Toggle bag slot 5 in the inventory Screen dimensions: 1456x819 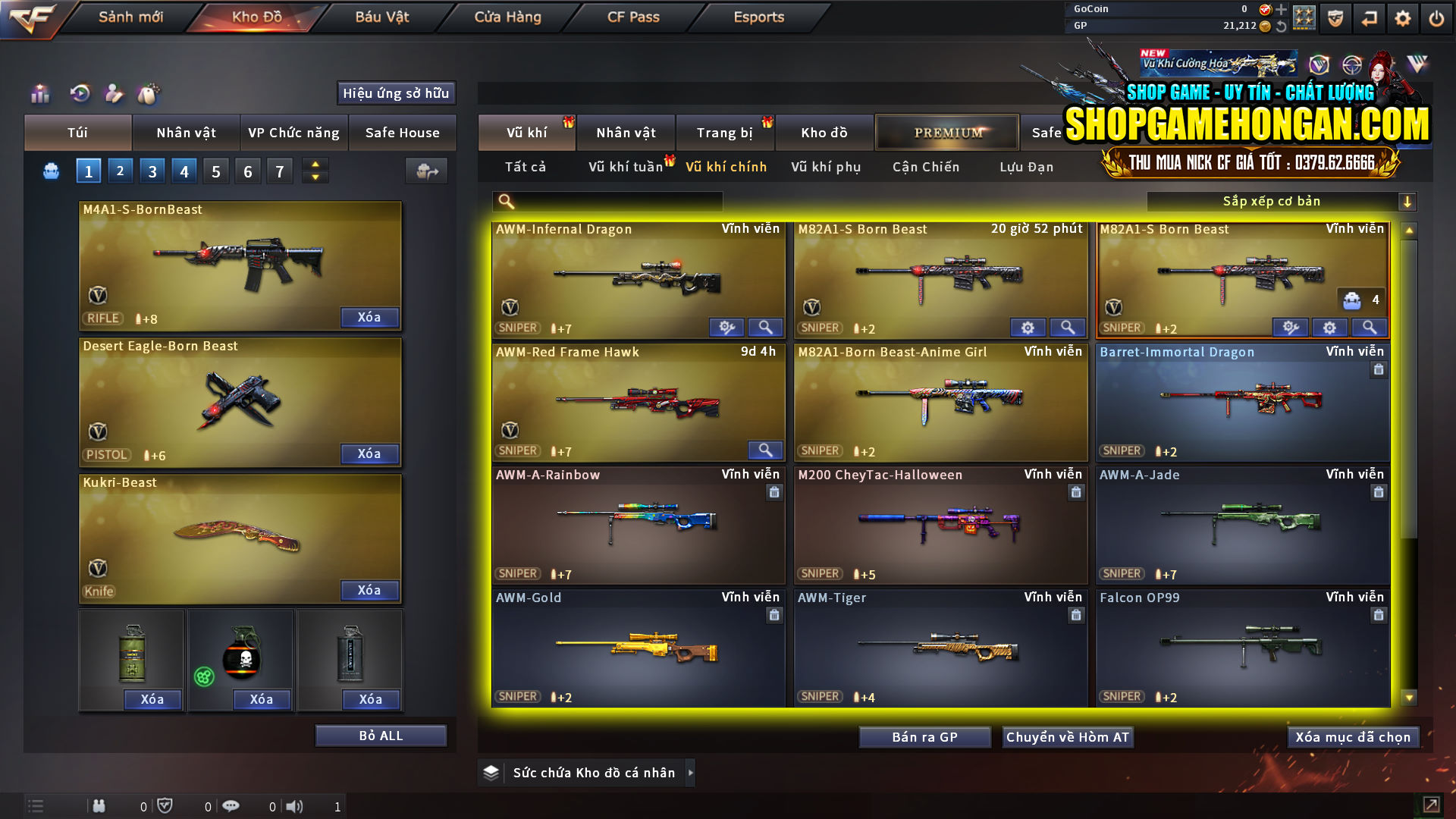(215, 171)
